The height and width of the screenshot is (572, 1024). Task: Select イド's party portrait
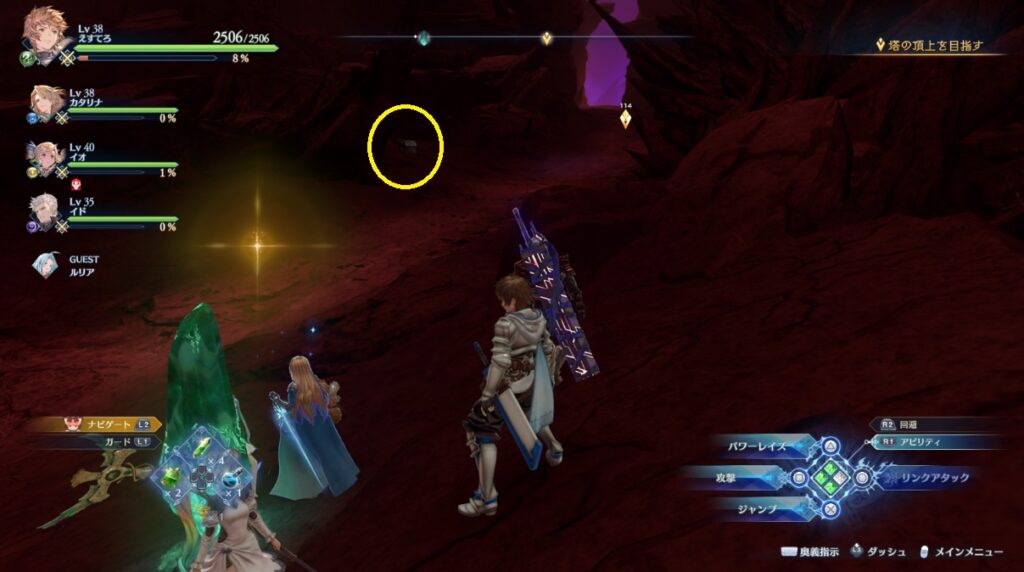pos(47,210)
